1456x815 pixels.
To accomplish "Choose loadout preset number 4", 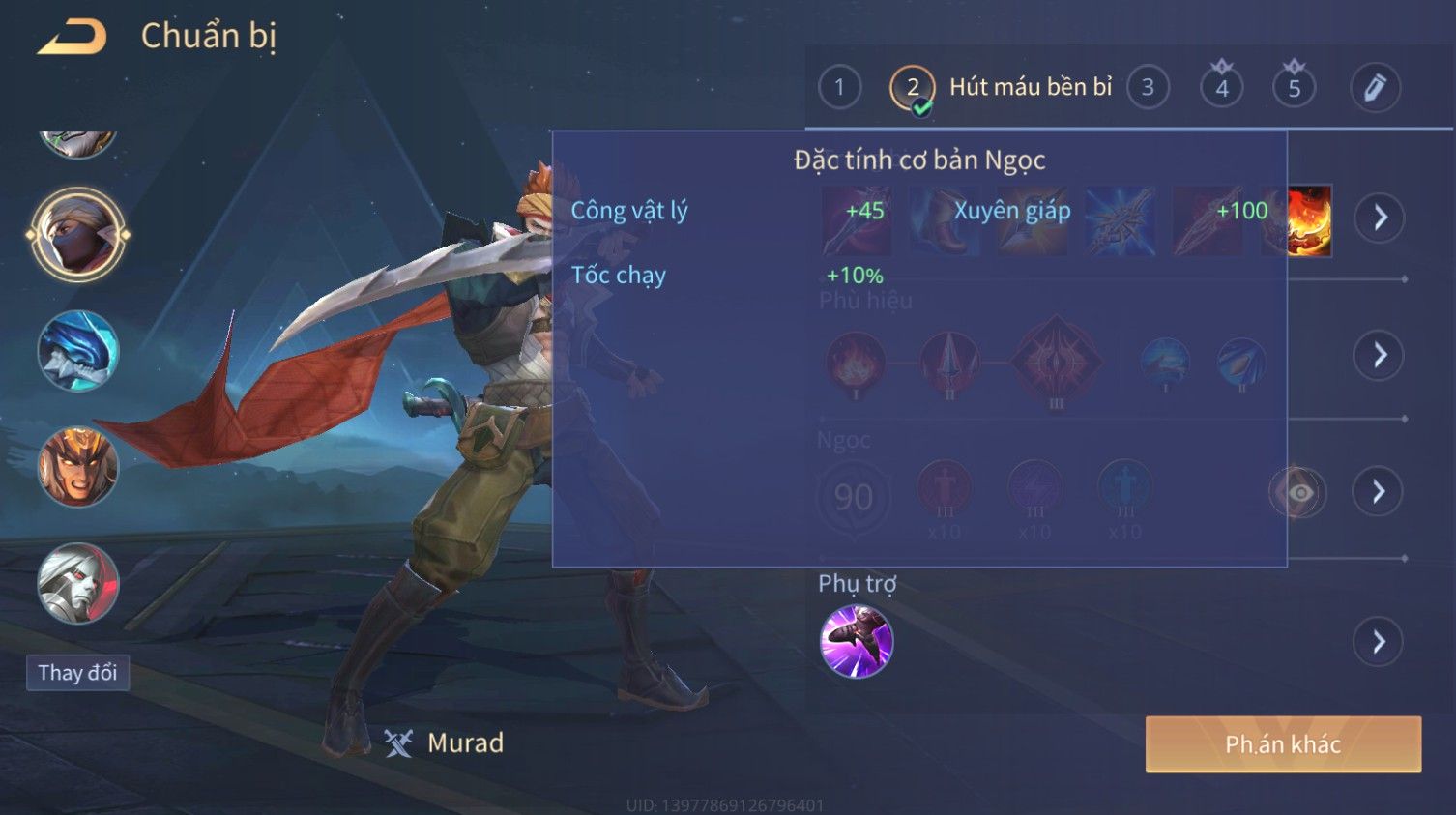I will [x=1222, y=88].
